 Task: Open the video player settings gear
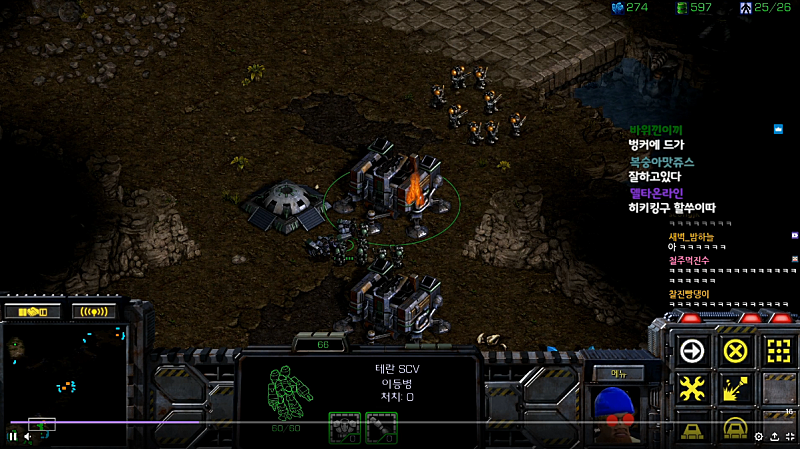tap(759, 437)
